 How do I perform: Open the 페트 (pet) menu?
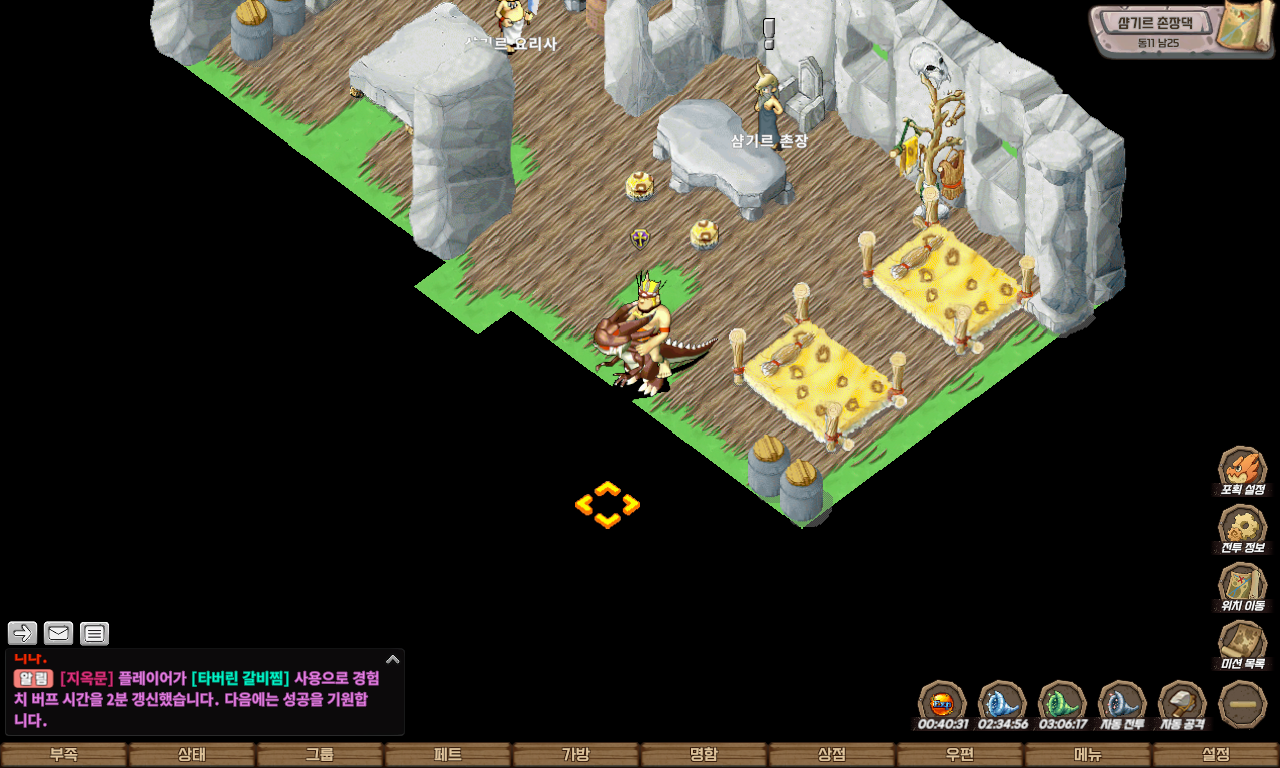tap(448, 755)
